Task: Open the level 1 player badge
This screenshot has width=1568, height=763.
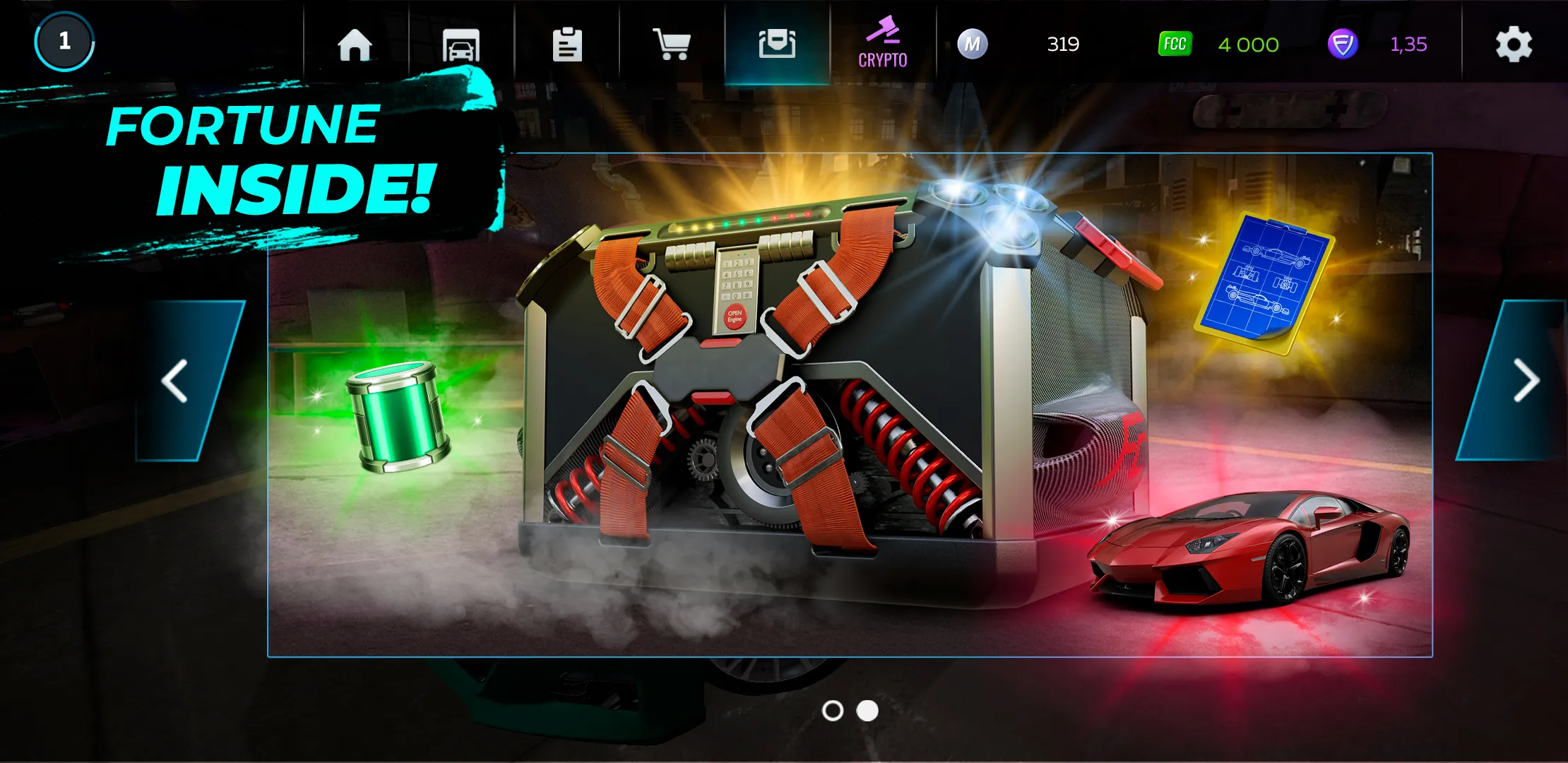Action: tap(64, 41)
